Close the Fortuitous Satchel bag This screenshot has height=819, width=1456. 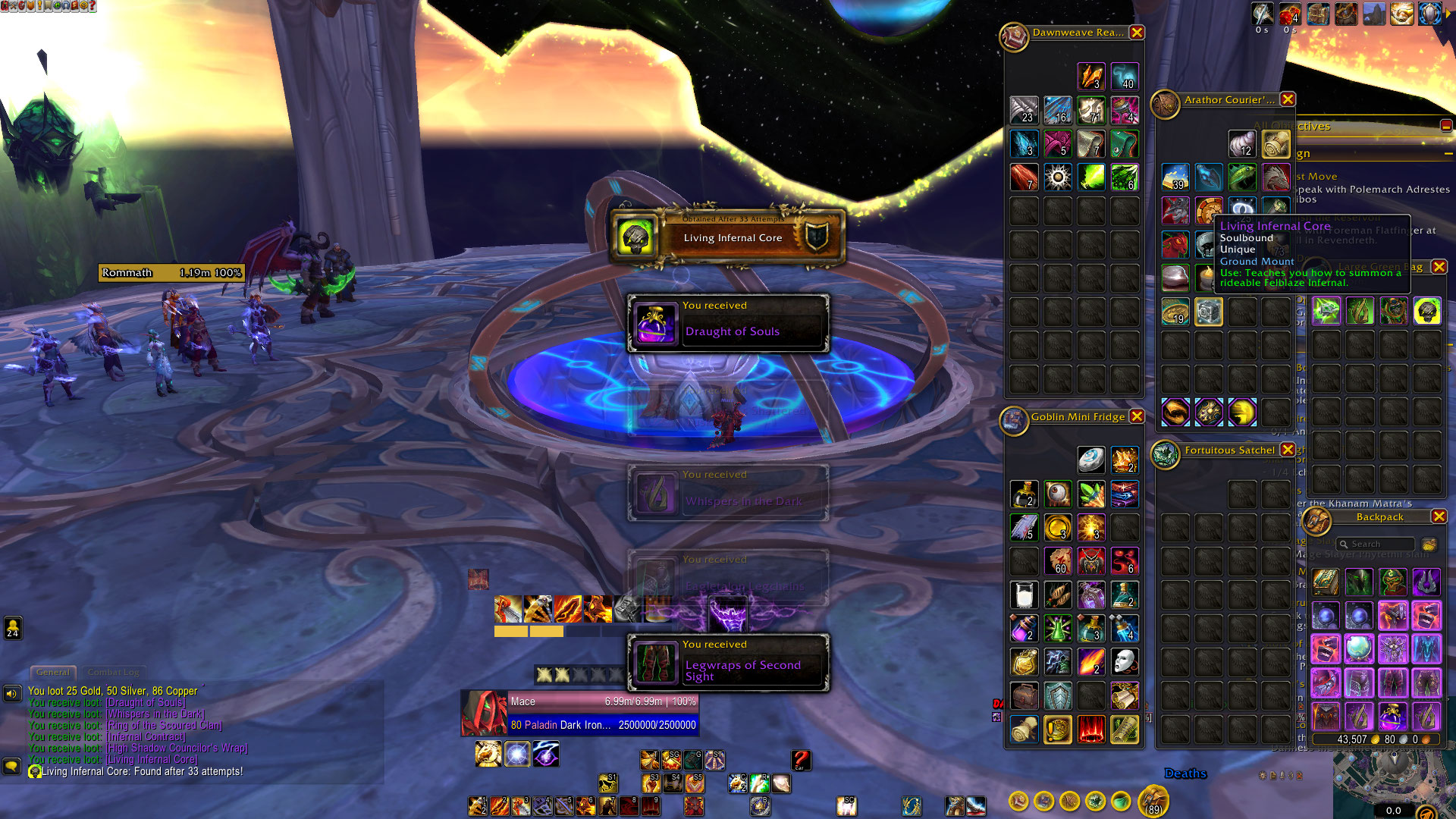tap(1288, 450)
